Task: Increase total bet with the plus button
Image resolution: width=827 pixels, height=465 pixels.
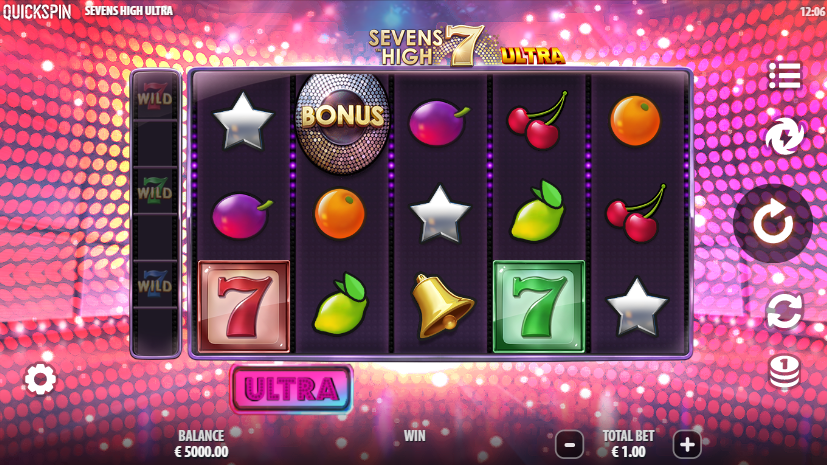Action: click(686, 443)
